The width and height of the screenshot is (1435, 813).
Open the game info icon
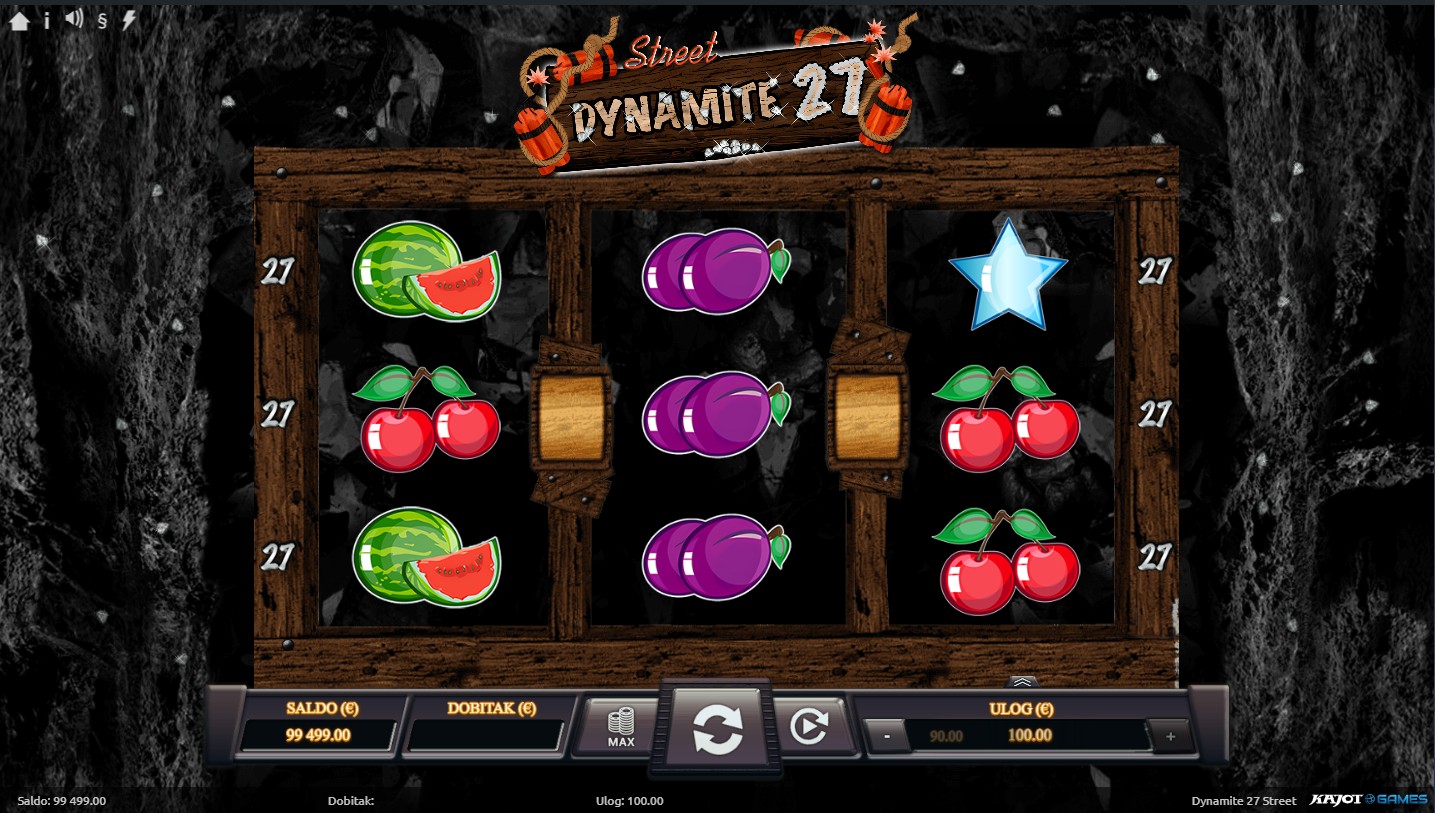tap(47, 21)
